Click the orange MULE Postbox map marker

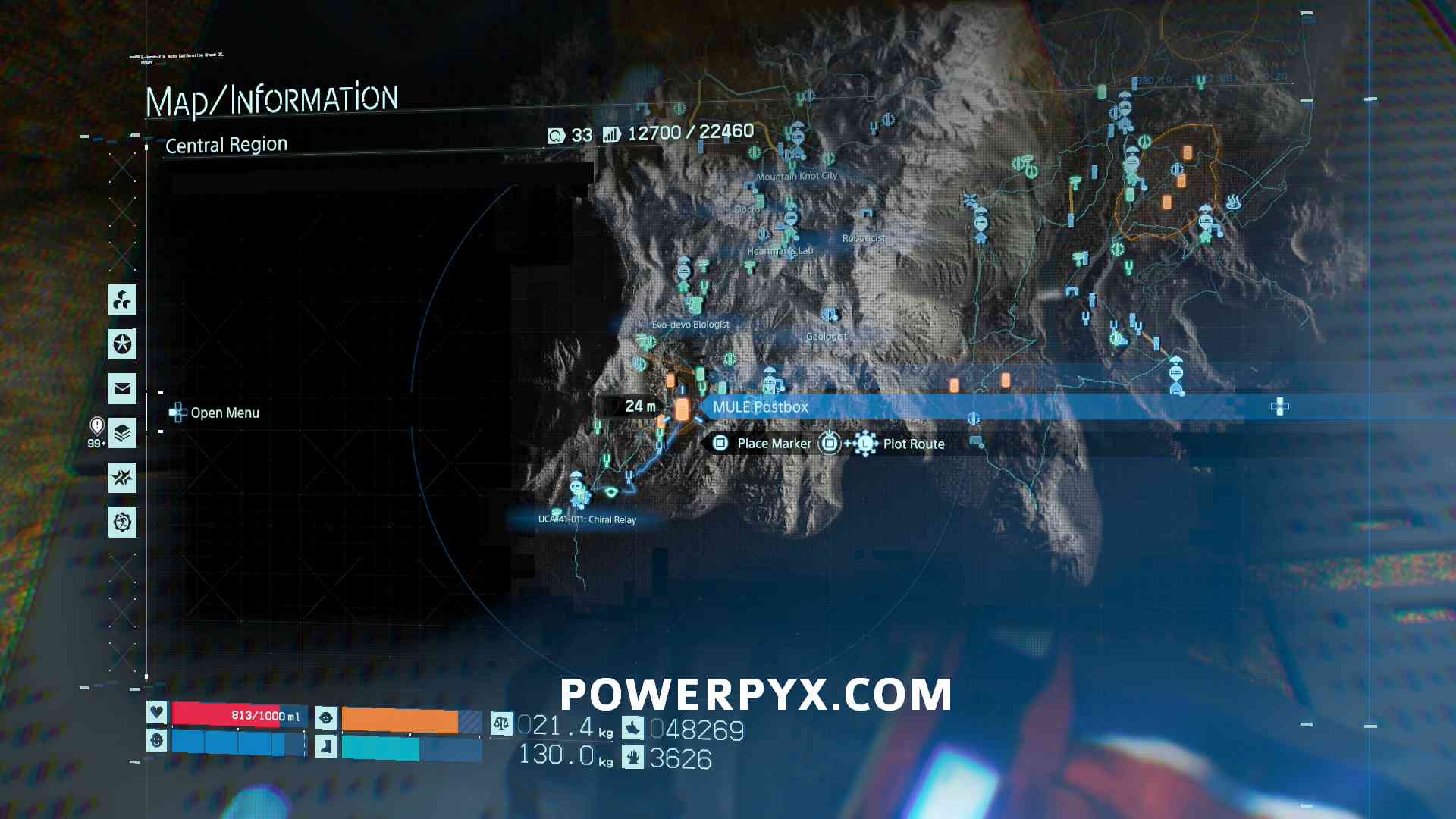(x=682, y=409)
